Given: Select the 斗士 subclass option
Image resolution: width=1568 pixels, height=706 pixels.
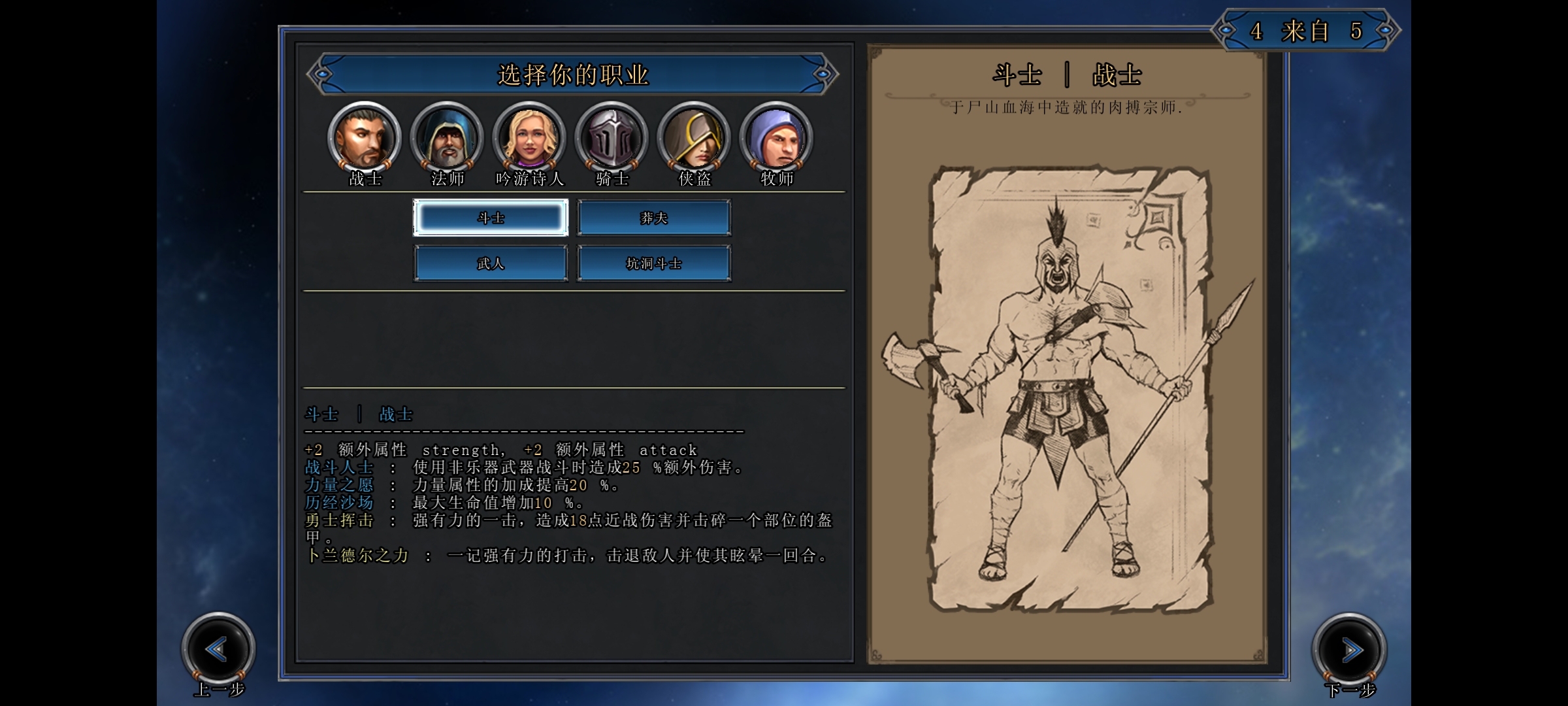Looking at the screenshot, I should point(491,216).
